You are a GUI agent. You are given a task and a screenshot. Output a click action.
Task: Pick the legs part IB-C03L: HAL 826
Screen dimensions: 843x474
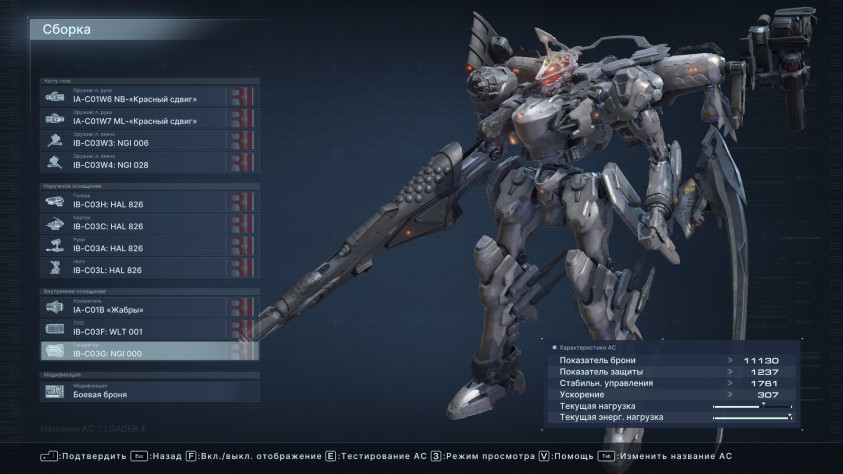(x=150, y=268)
